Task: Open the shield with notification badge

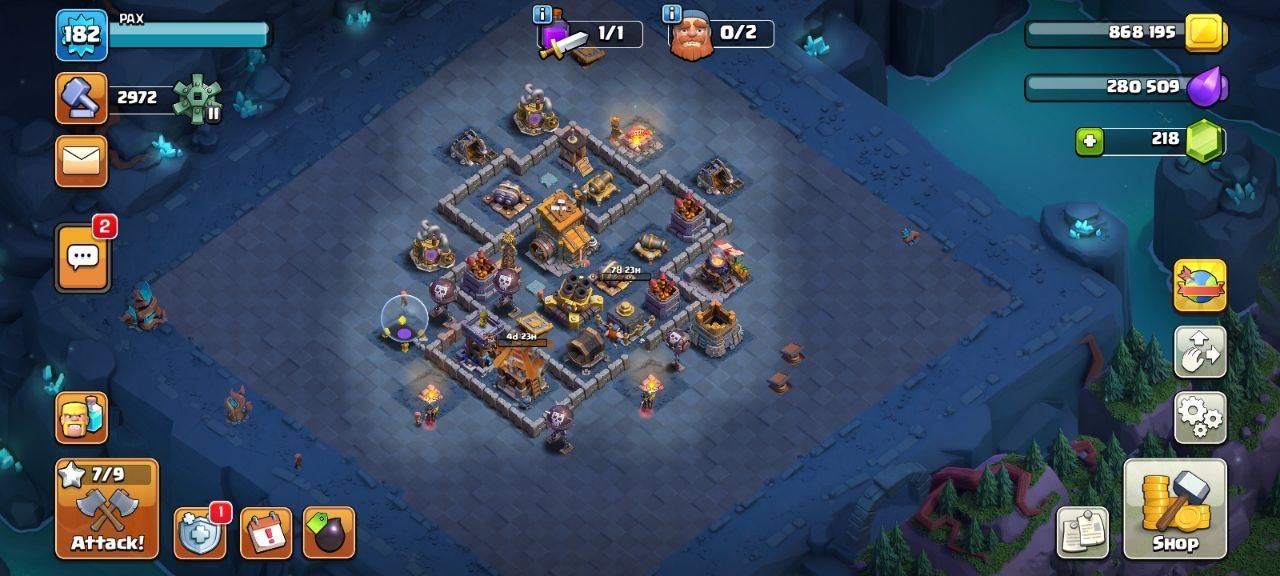Action: click(199, 533)
